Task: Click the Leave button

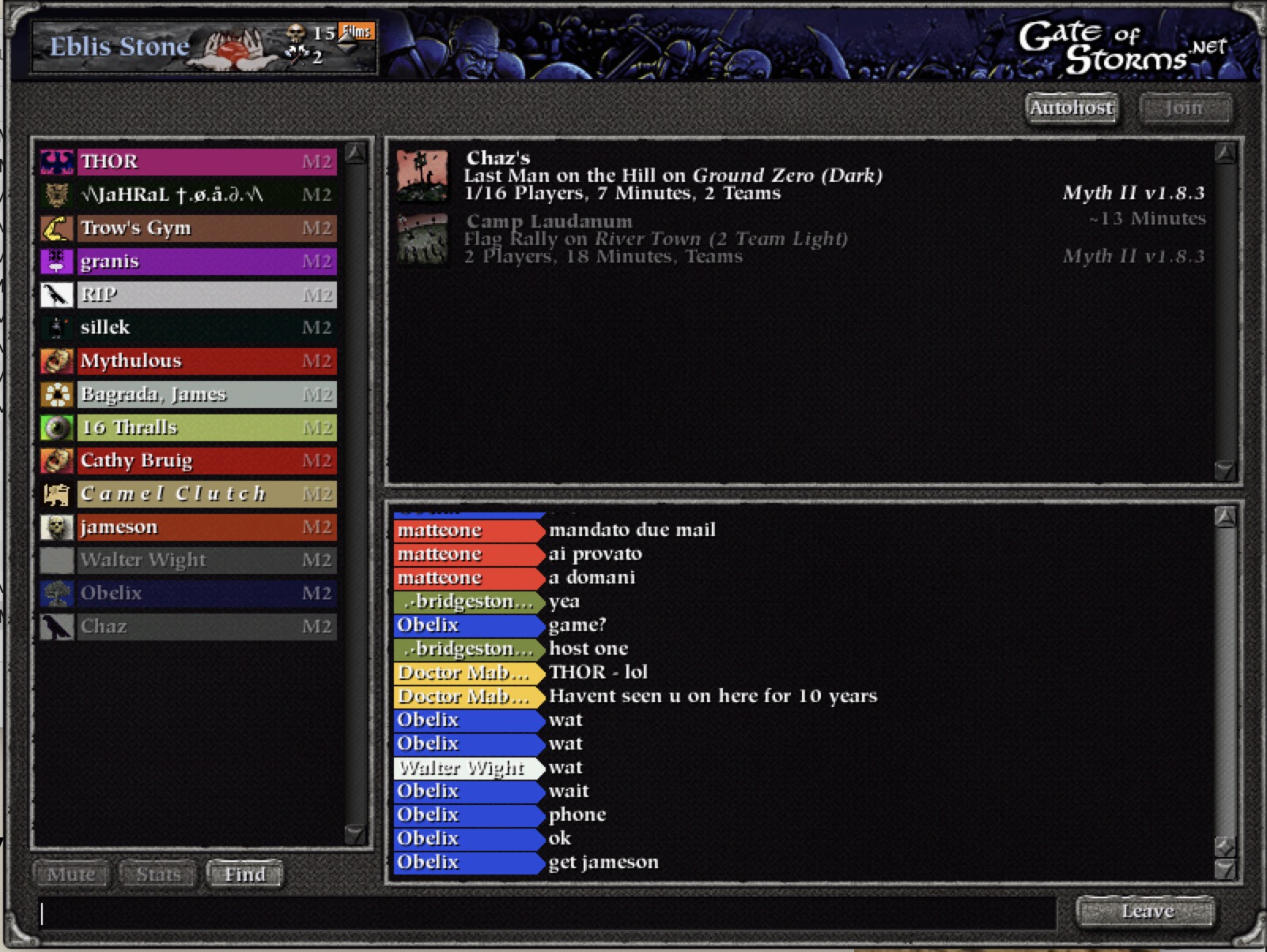Action: coord(1144,910)
